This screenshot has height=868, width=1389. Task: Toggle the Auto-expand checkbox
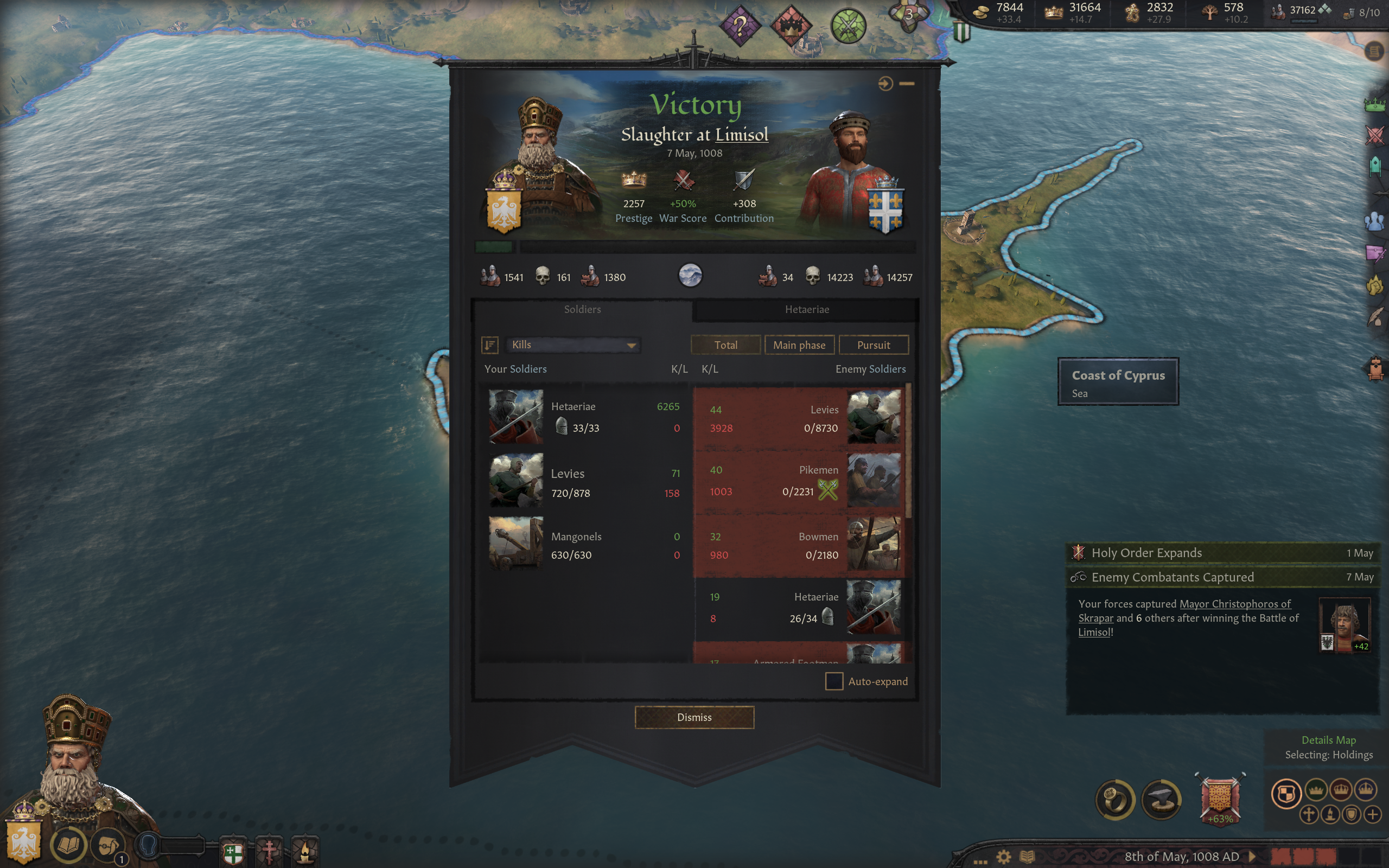pos(833,681)
